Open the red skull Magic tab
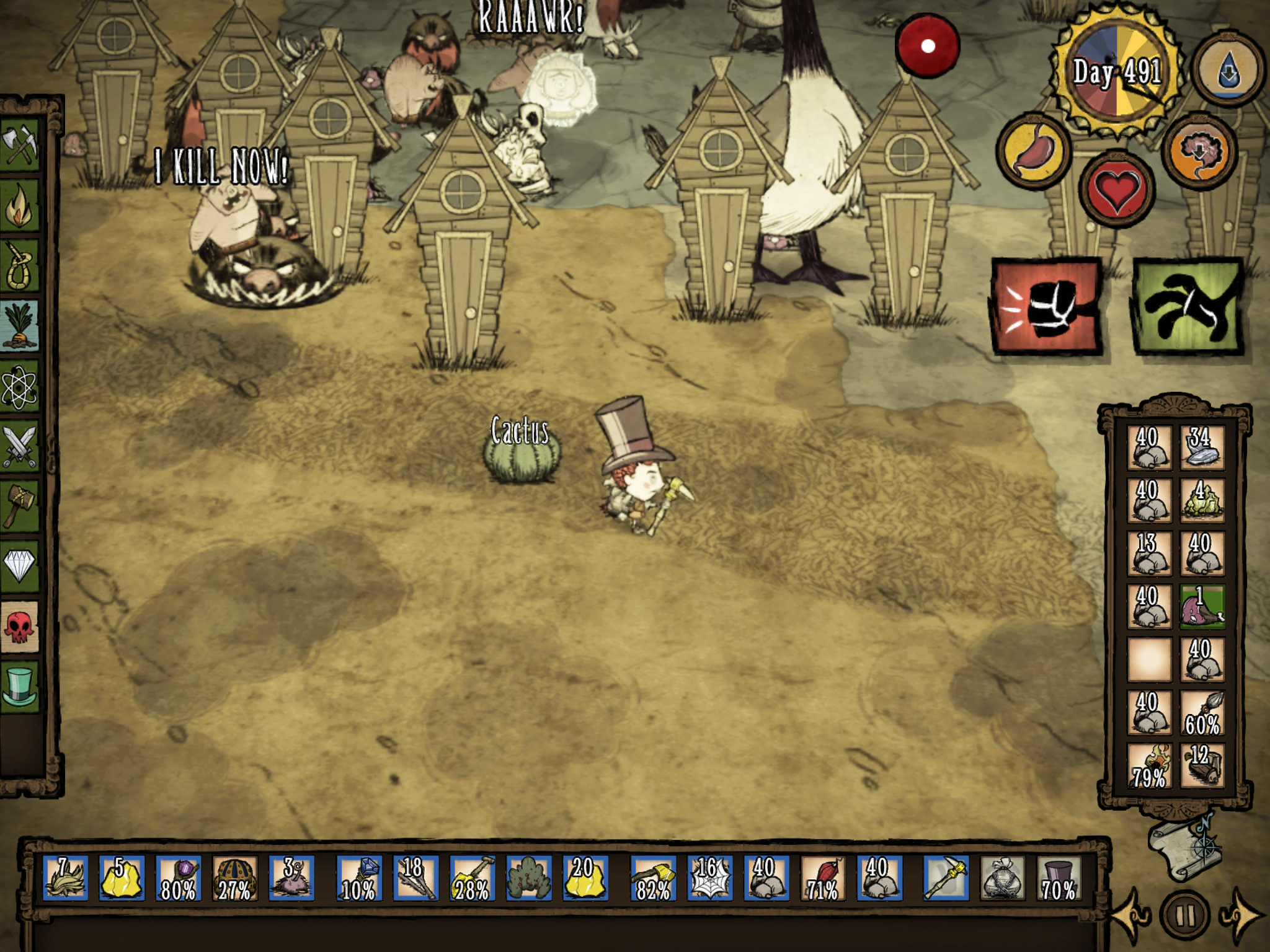This screenshot has height=952, width=1270. pos(20,626)
